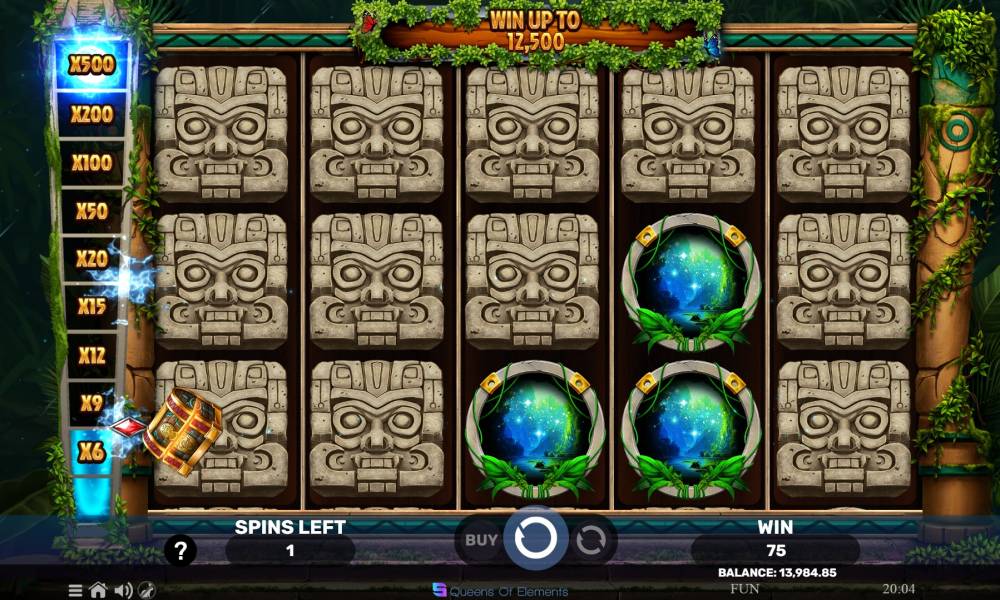The image size is (1000, 600).
Task: Activate the autospin arrows button
Action: 591,541
